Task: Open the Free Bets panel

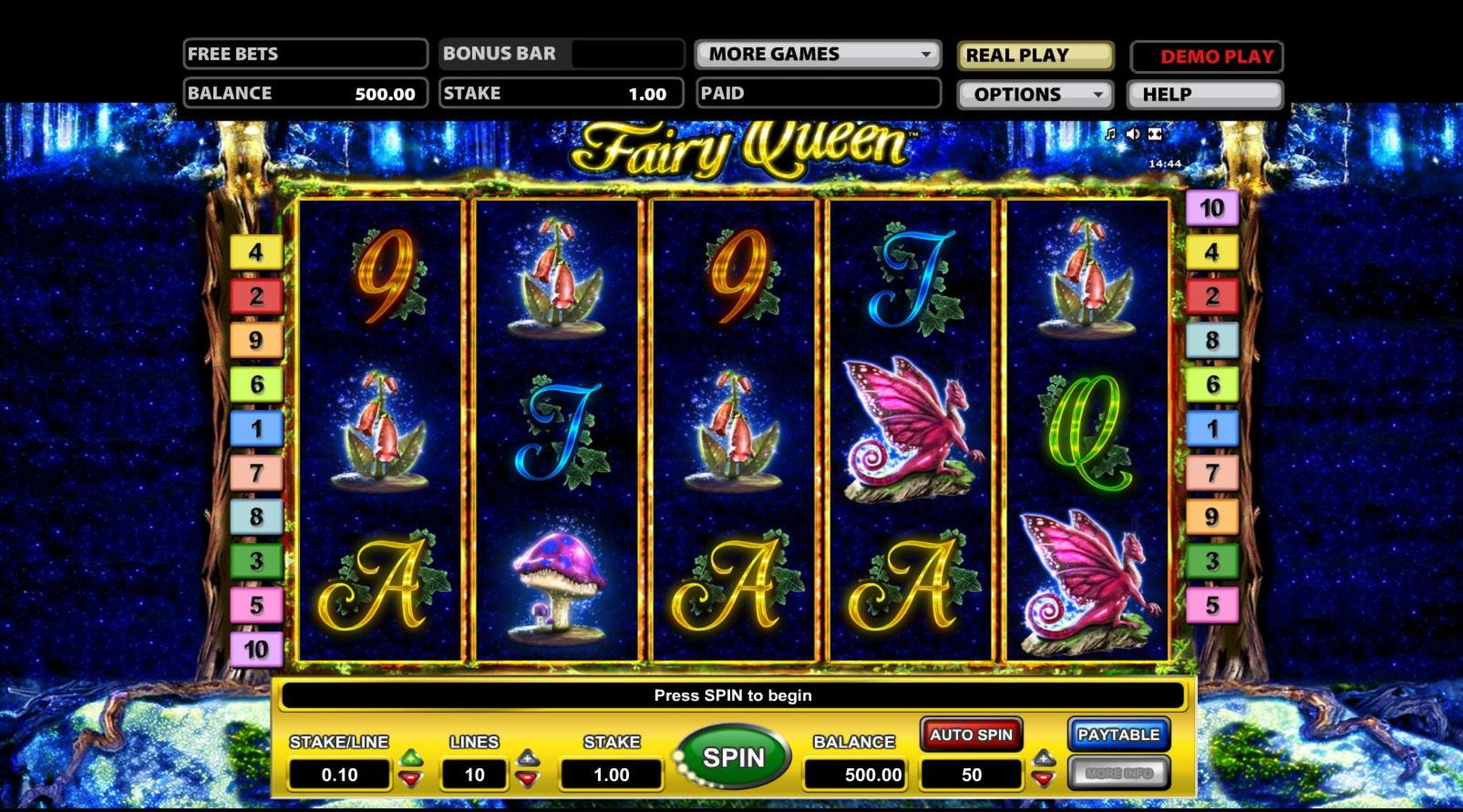Action: click(x=305, y=54)
